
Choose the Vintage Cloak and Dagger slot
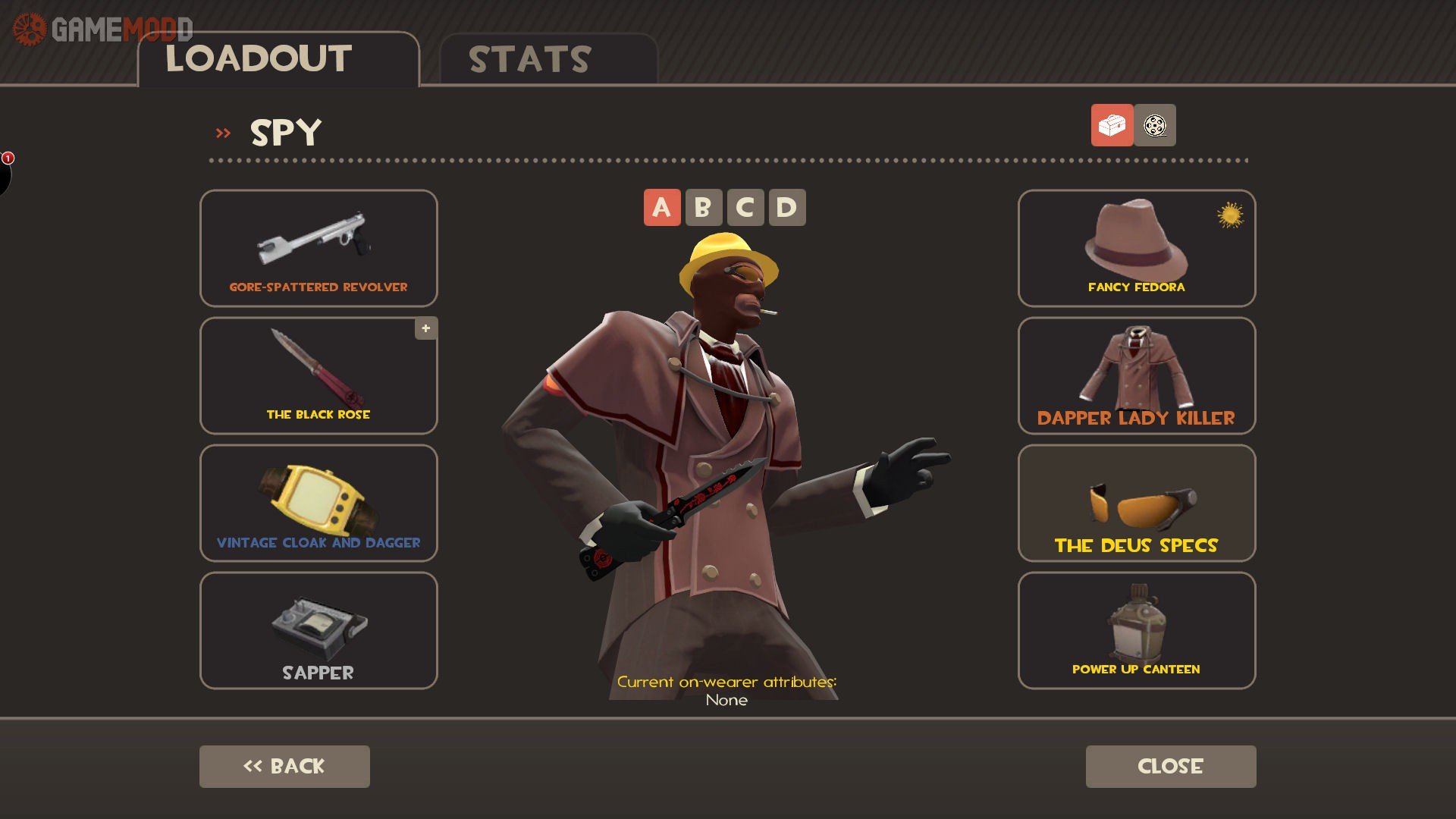coord(318,503)
